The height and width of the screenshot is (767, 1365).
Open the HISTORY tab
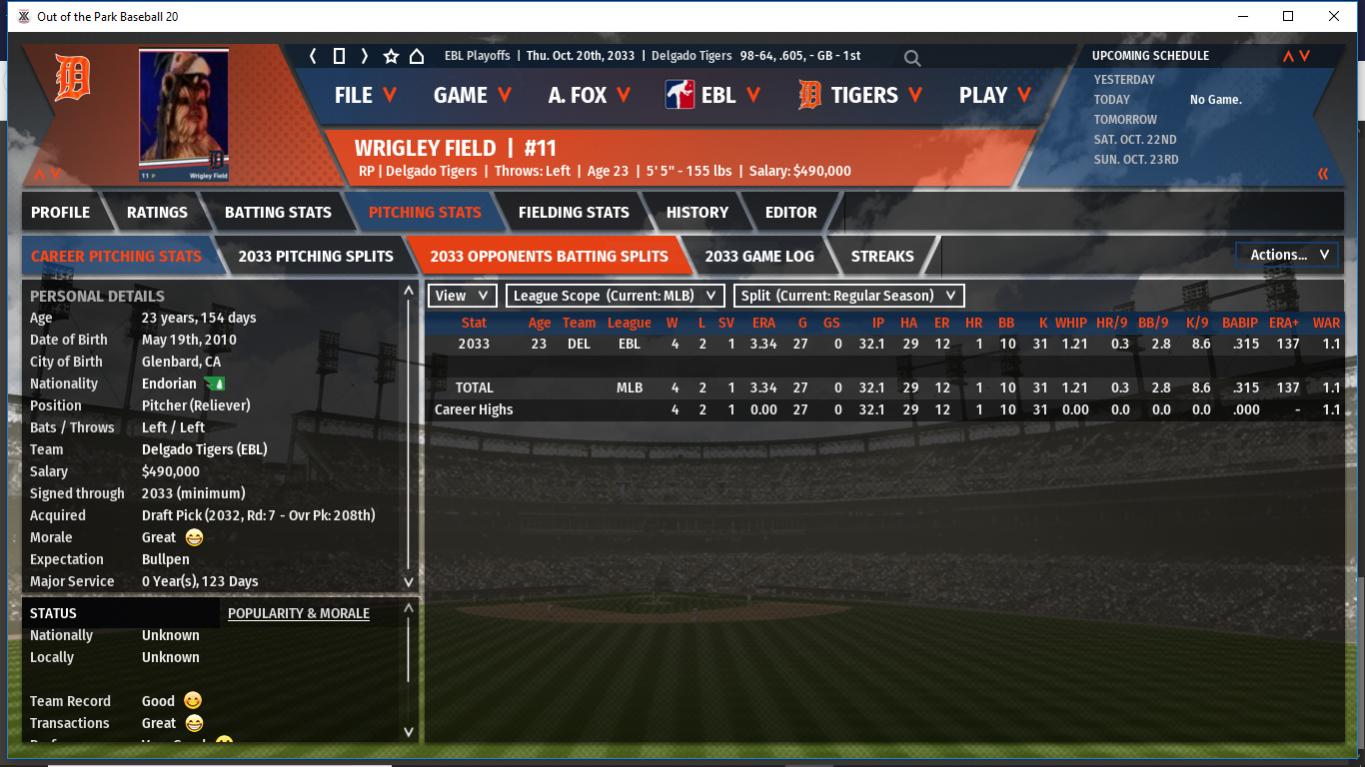697,212
